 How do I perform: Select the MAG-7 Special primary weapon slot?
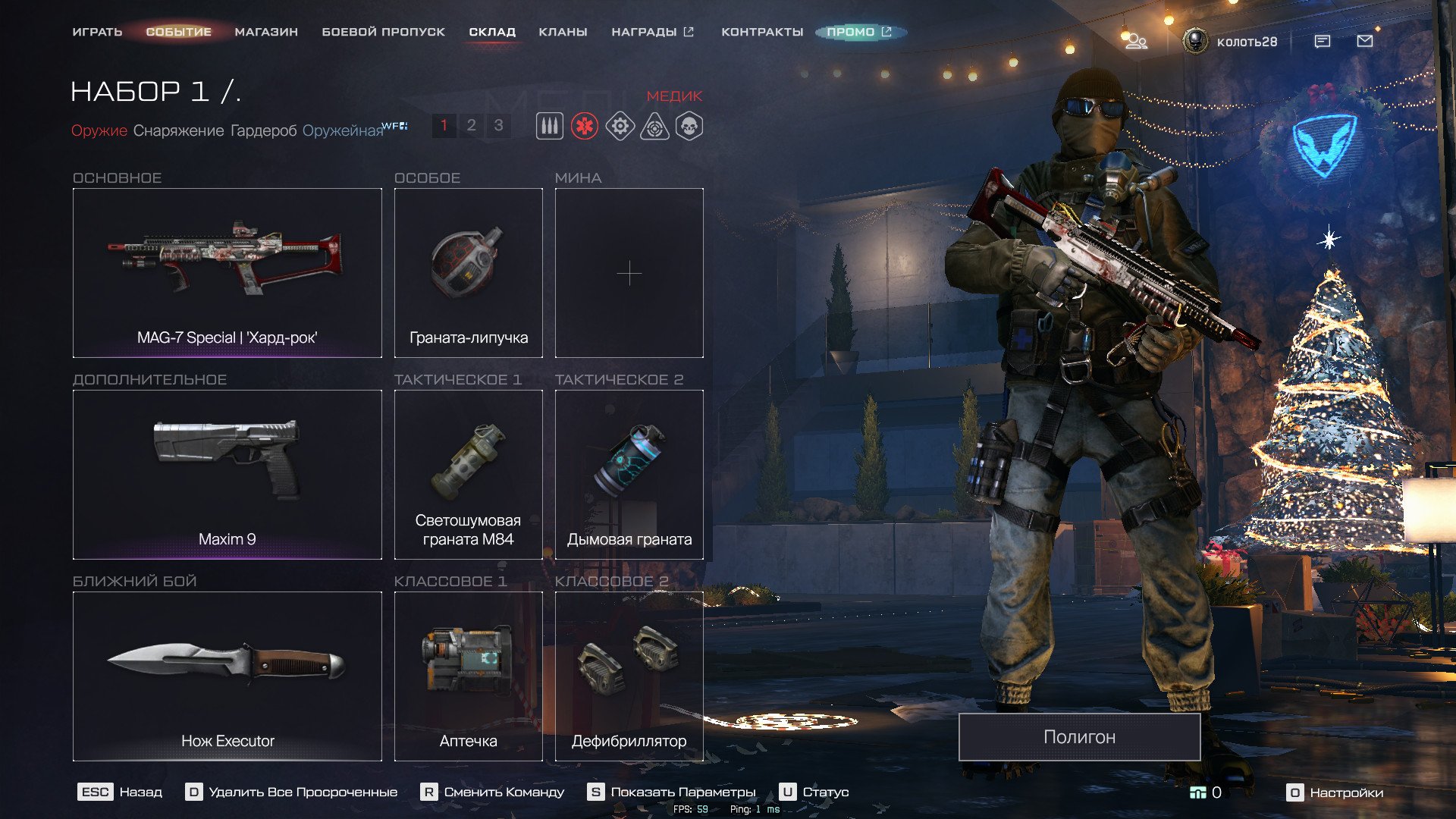(227, 272)
